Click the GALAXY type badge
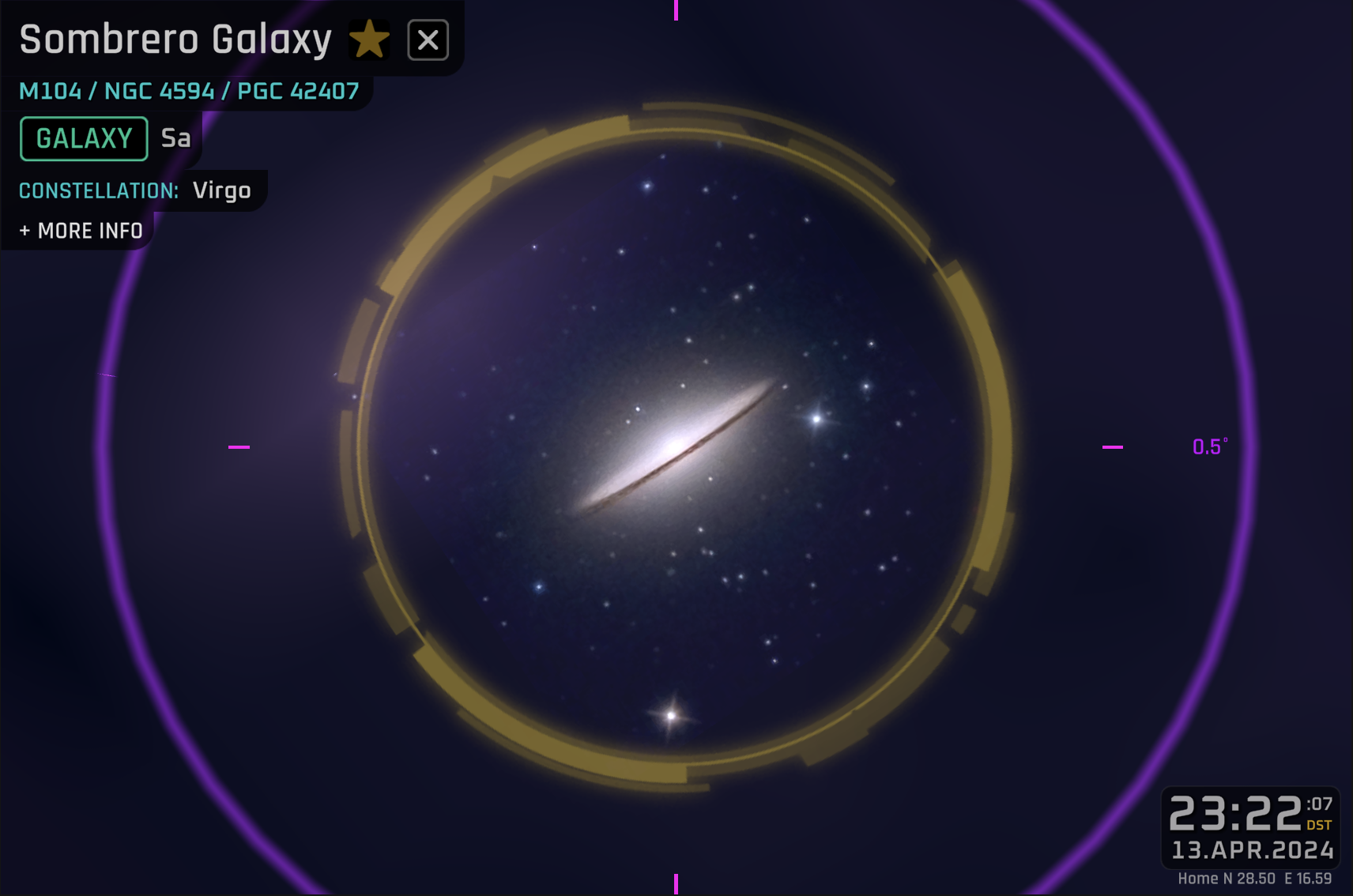 coord(83,137)
